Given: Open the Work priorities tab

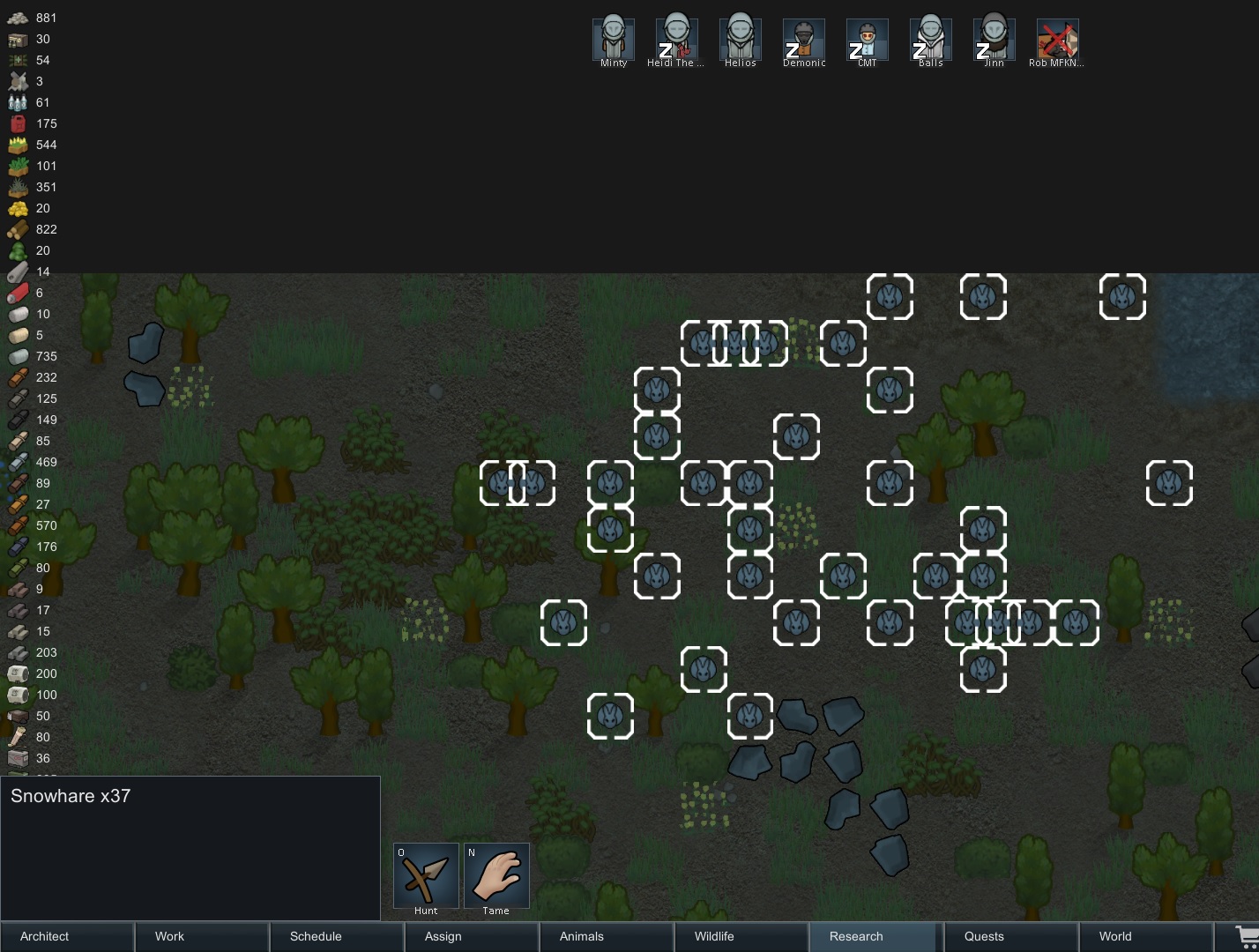Looking at the screenshot, I should coord(168,936).
